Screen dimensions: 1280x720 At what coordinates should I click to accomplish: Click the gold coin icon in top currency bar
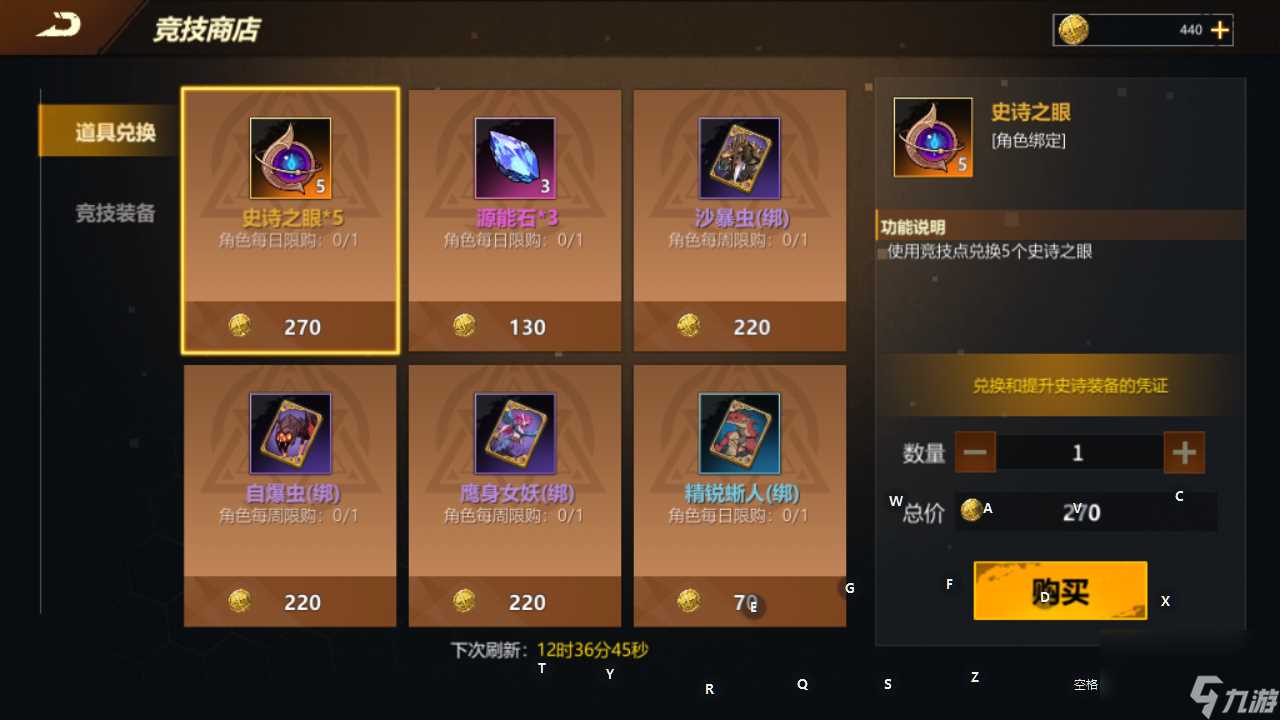1074,30
